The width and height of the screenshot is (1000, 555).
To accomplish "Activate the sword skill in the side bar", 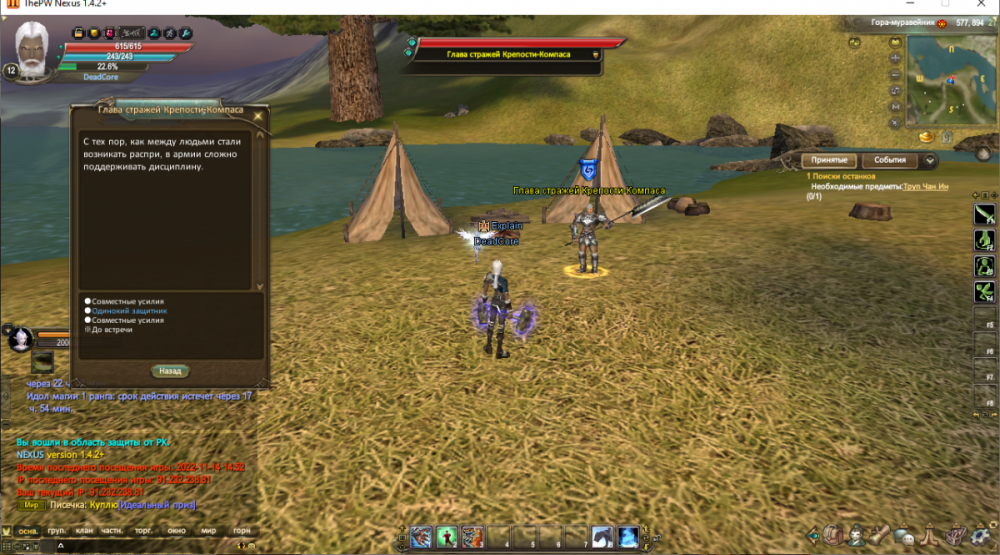I will pos(985,212).
